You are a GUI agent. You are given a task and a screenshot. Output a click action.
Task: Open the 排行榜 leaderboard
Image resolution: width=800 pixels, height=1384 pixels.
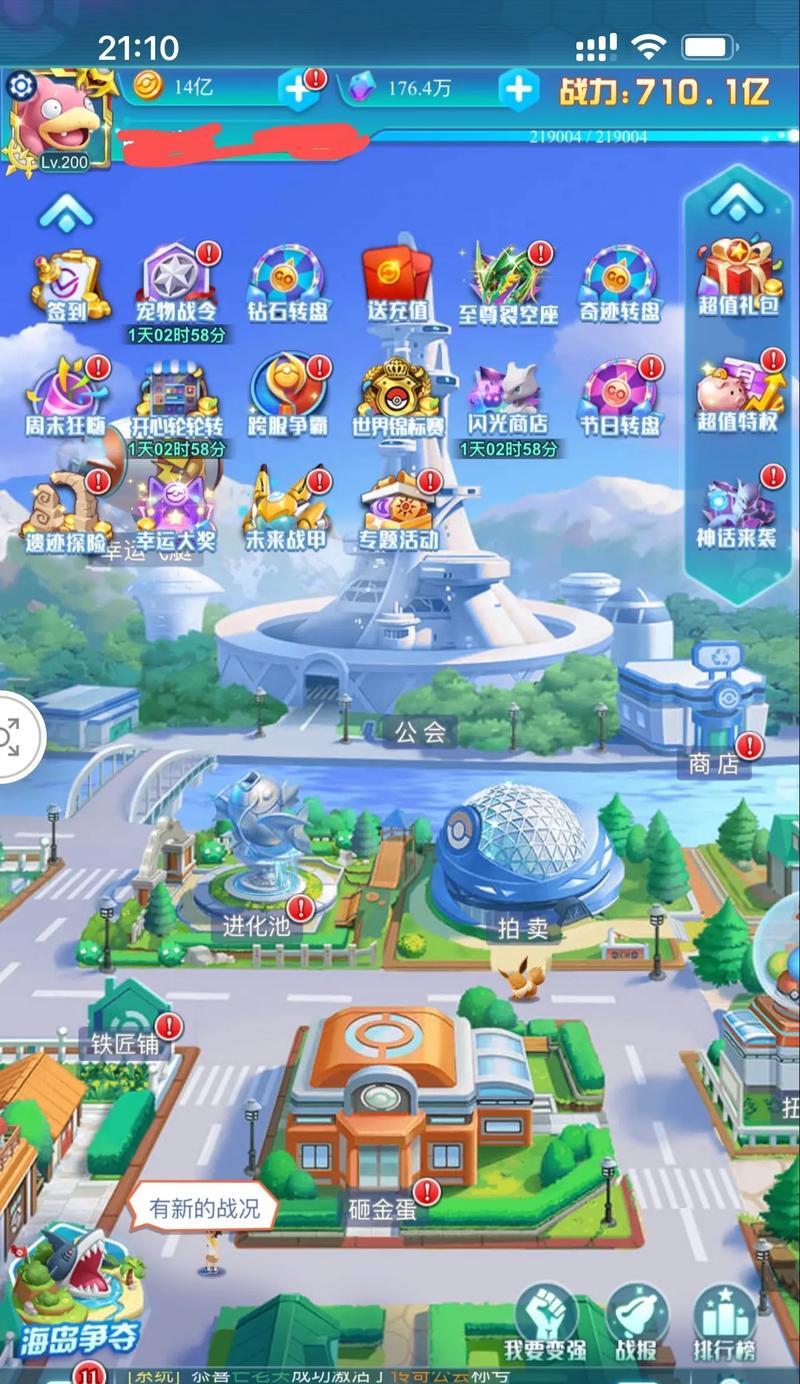tap(724, 1322)
